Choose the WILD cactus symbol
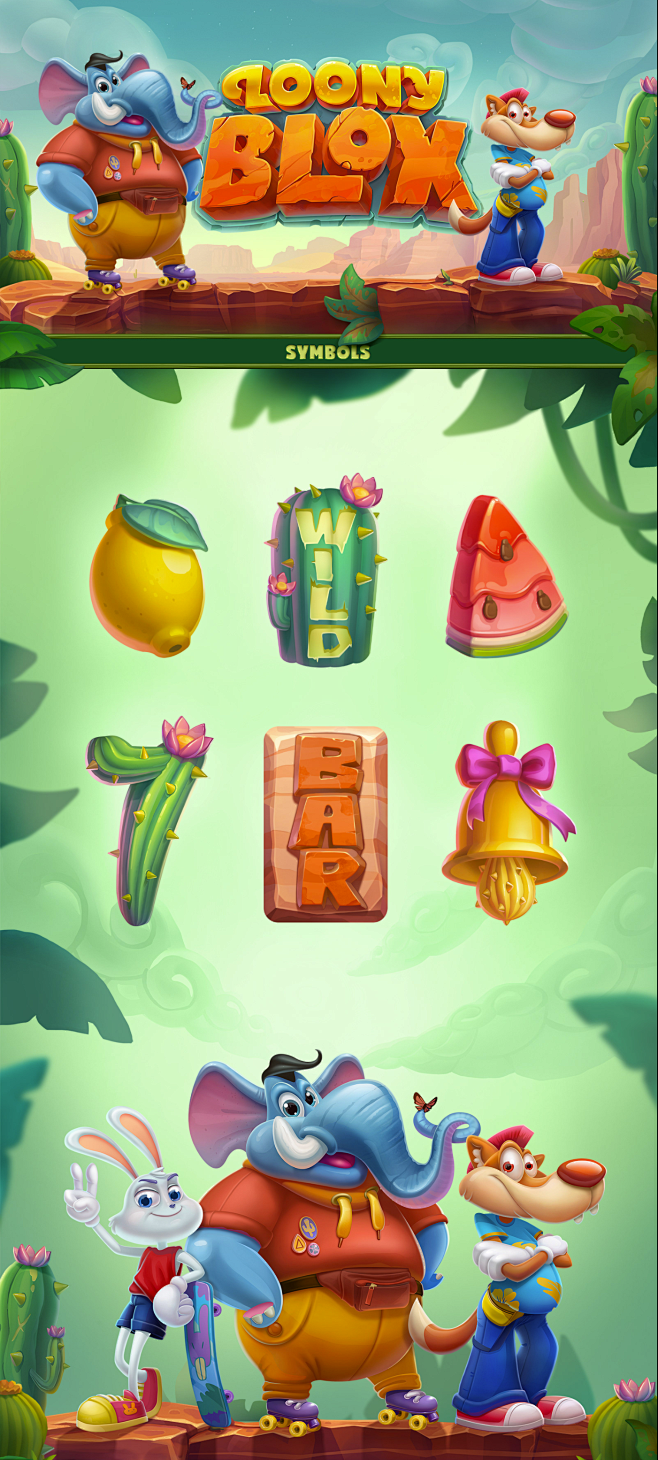The width and height of the screenshot is (658, 1460). [323, 573]
